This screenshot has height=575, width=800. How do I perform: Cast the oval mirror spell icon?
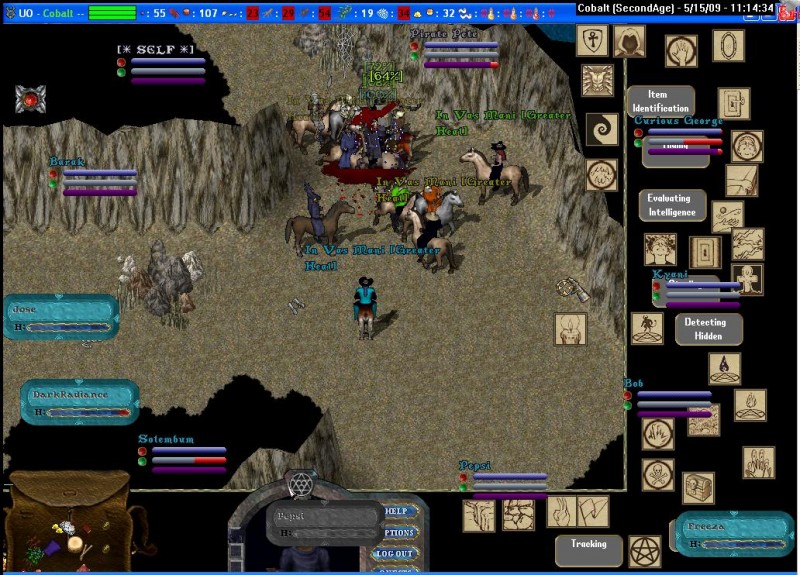728,45
